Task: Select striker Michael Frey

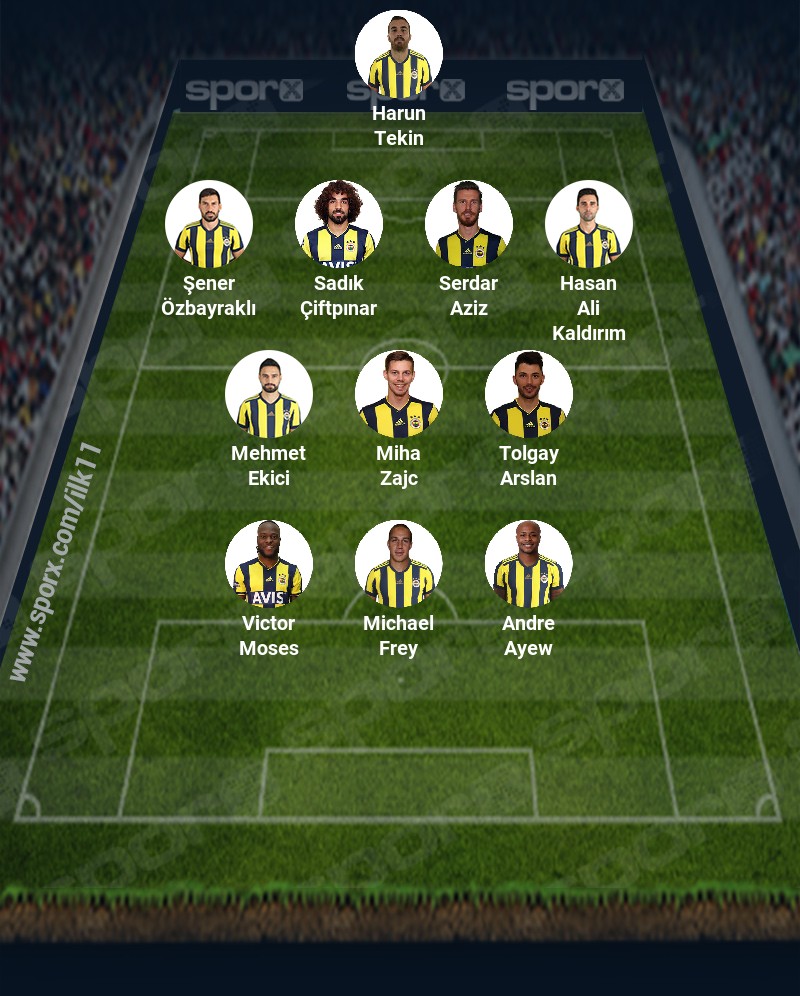Action: point(399,564)
